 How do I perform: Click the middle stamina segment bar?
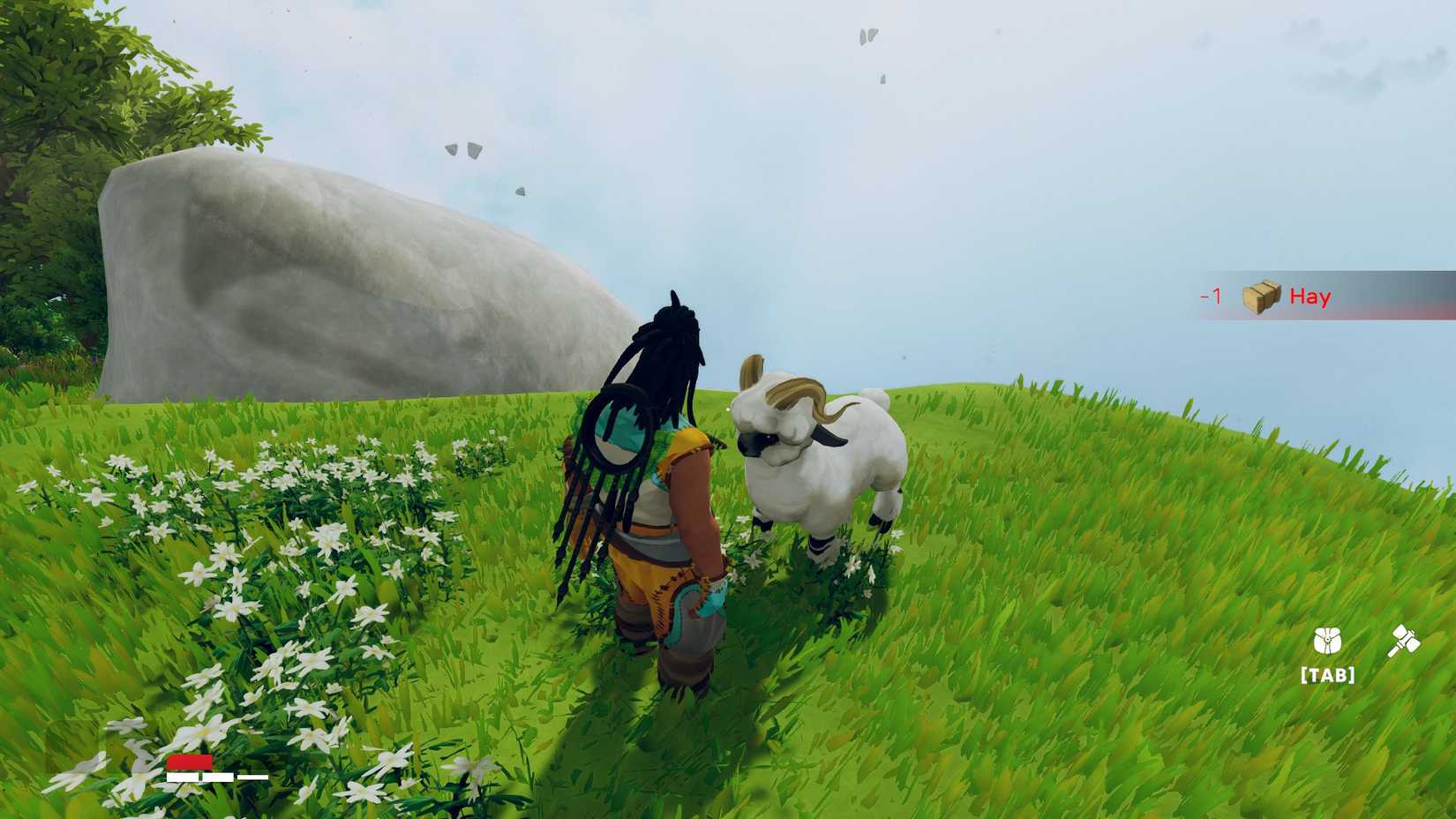pyautogui.click(x=218, y=778)
